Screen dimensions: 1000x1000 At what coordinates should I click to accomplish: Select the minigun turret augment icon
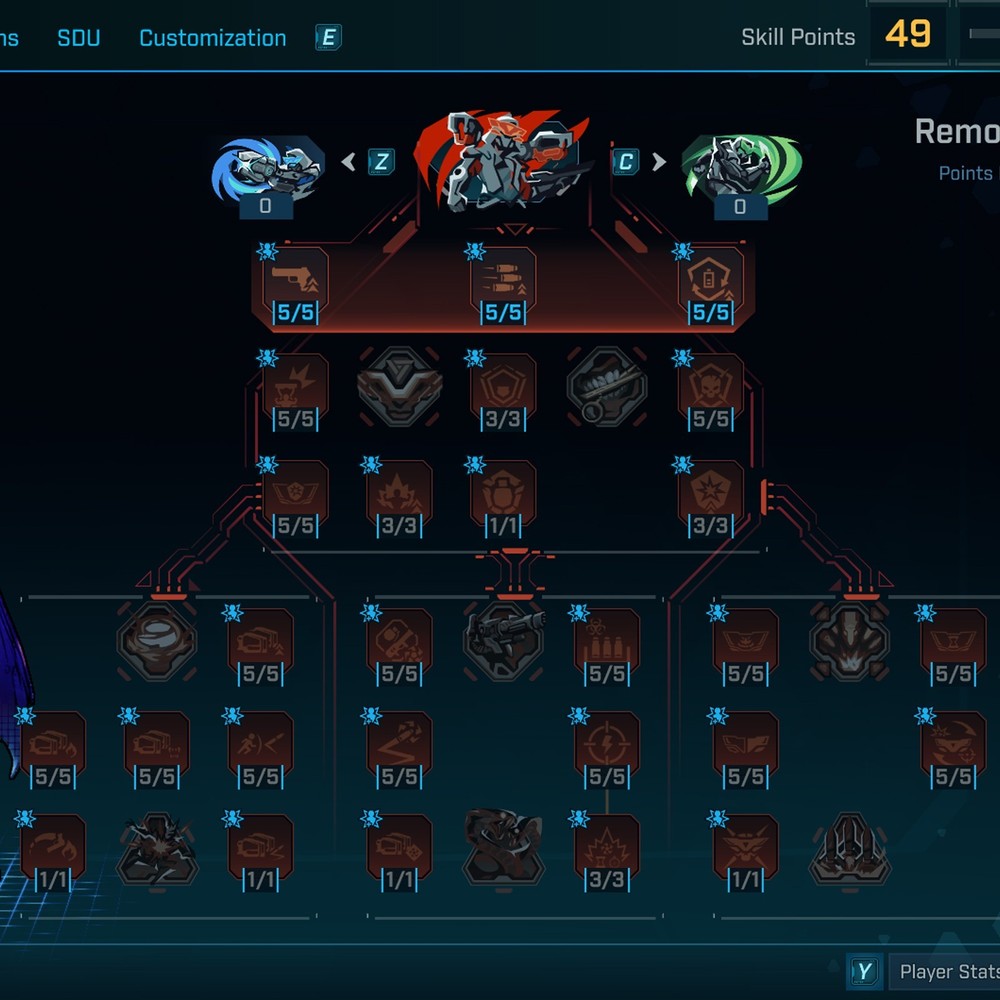point(503,641)
